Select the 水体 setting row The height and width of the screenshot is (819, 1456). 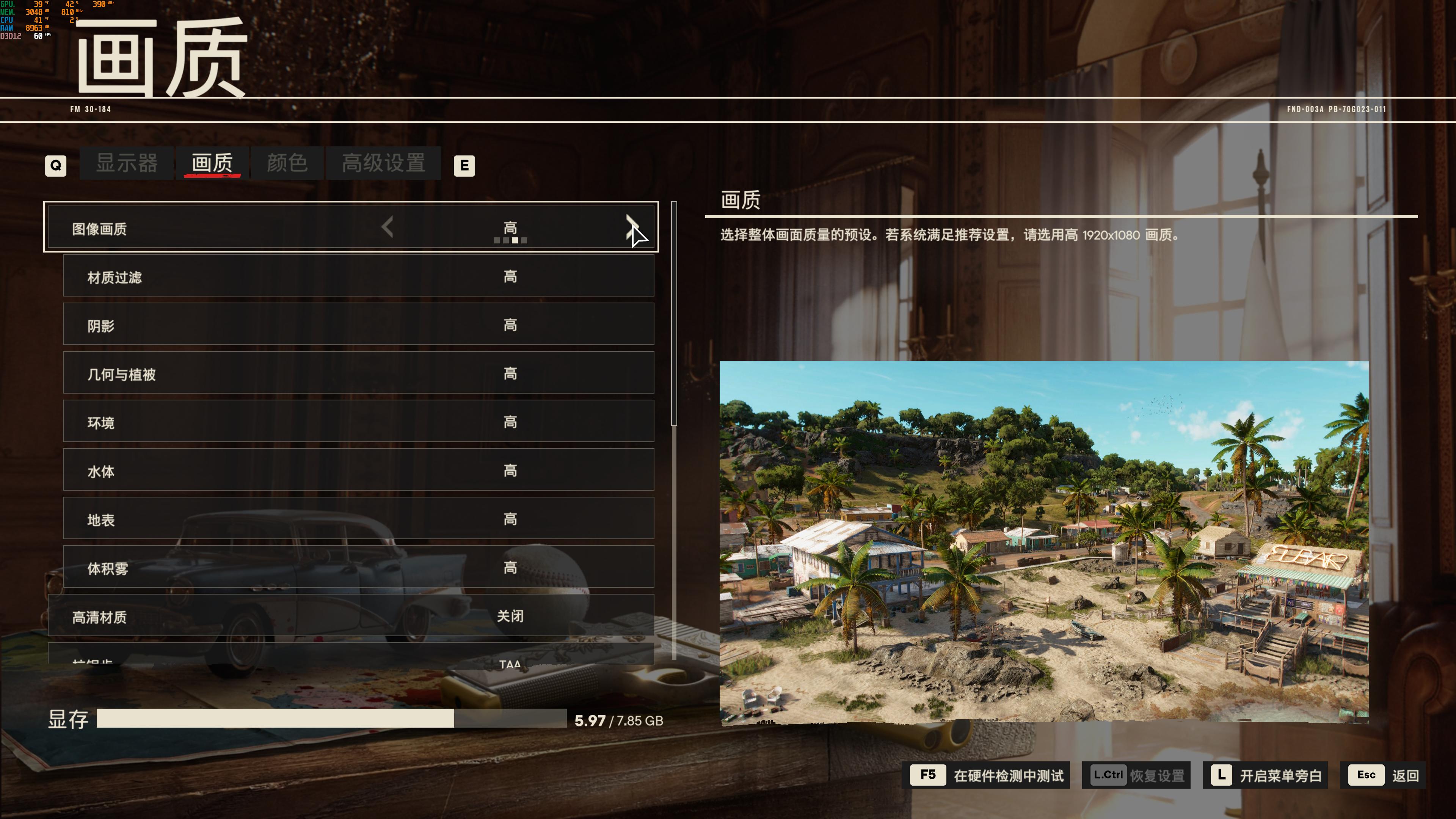358,470
